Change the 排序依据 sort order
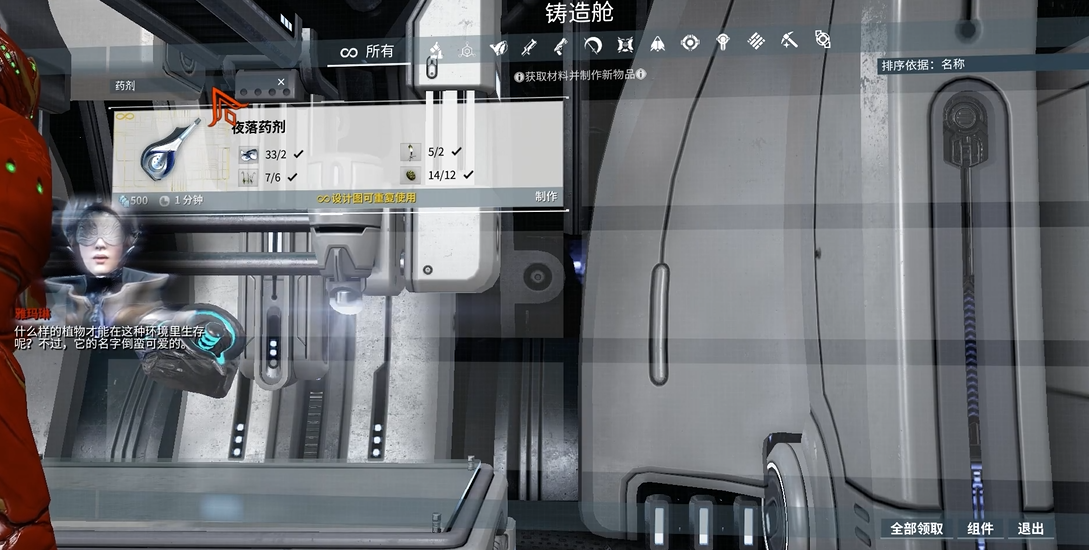 [923, 65]
